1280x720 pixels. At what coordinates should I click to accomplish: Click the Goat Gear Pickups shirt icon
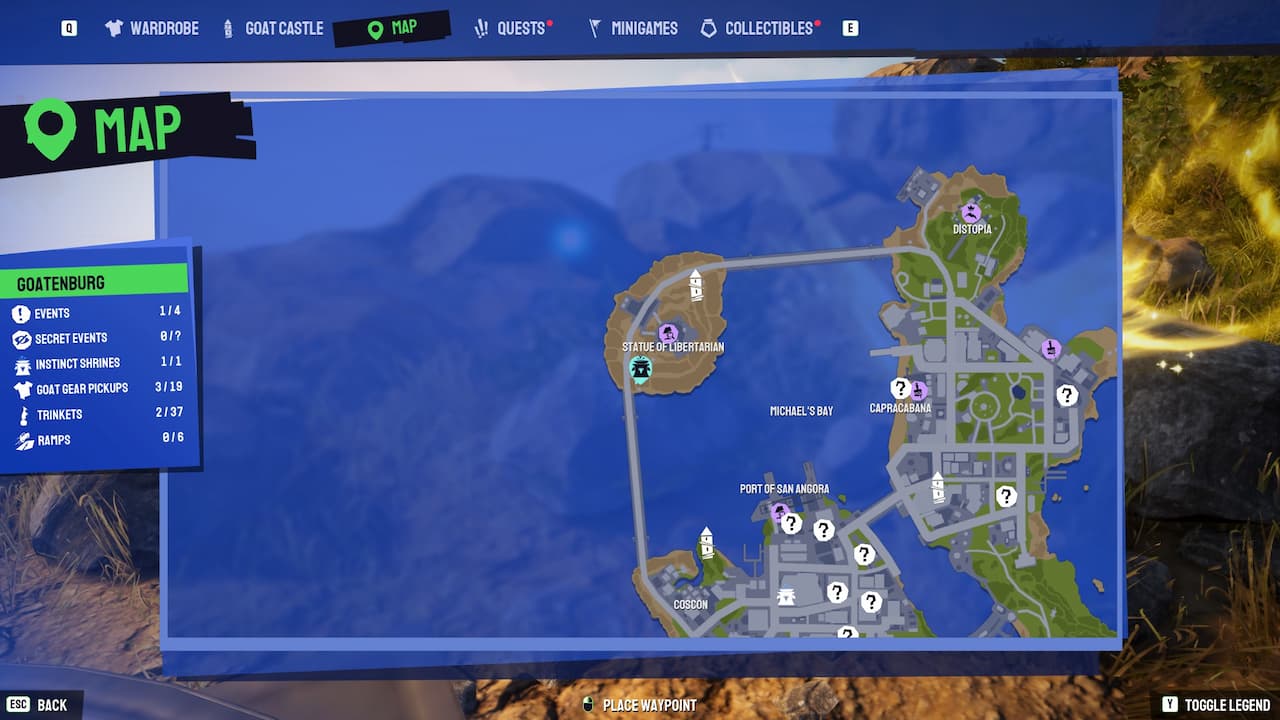click(x=23, y=388)
